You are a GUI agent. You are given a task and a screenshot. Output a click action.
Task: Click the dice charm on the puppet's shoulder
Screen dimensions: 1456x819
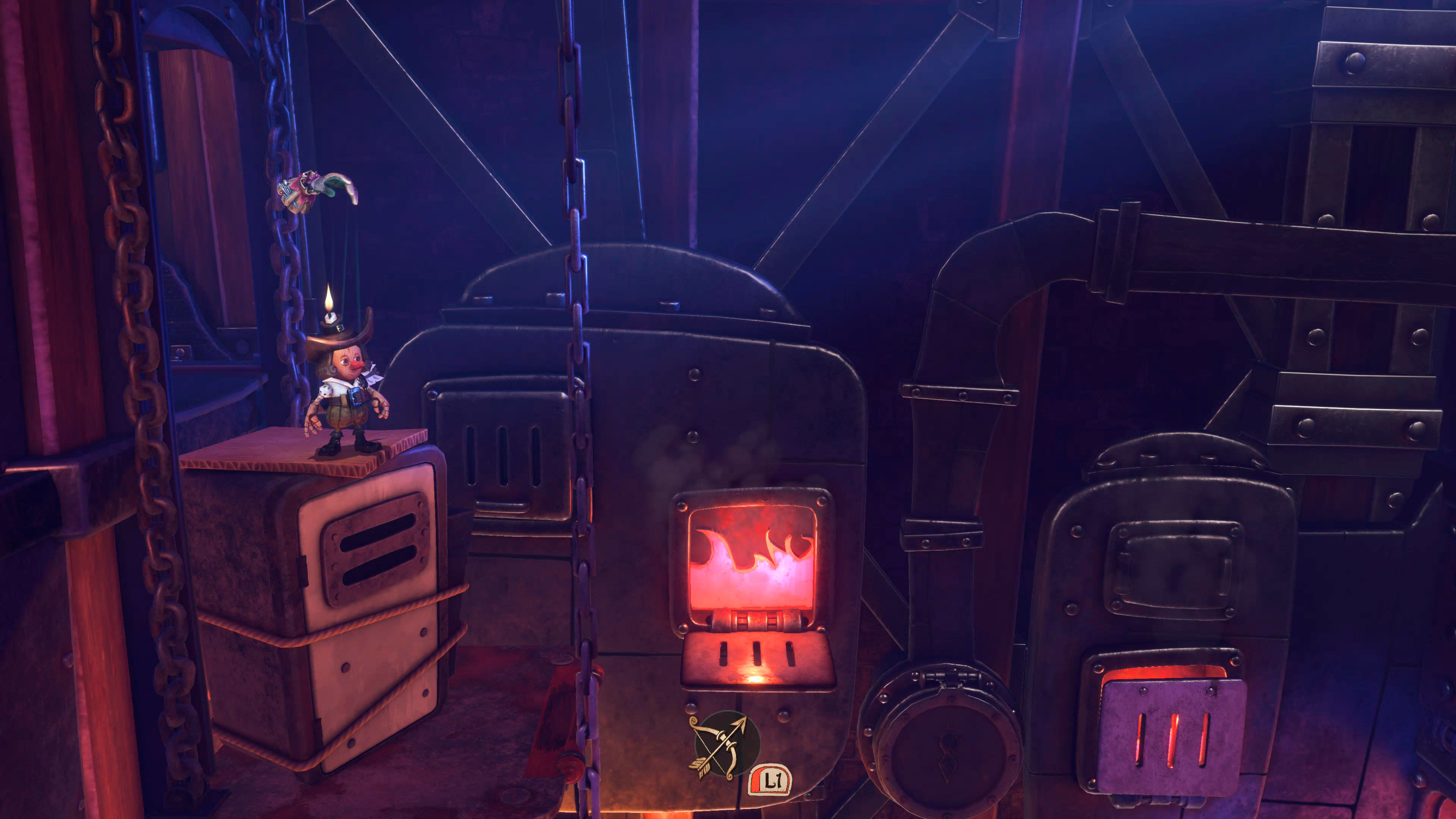[x=326, y=391]
